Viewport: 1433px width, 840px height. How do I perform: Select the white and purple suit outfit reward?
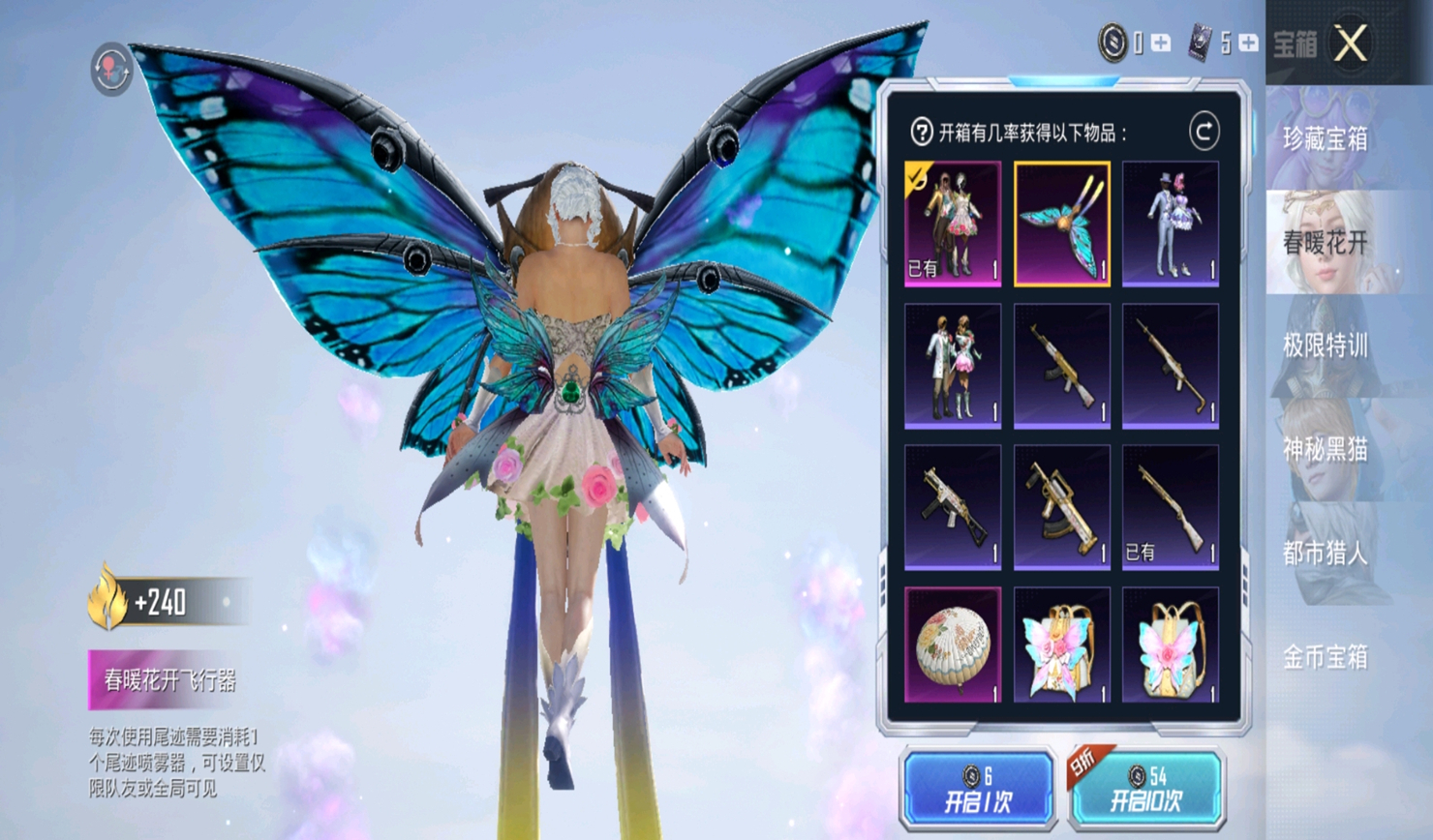click(x=1171, y=225)
